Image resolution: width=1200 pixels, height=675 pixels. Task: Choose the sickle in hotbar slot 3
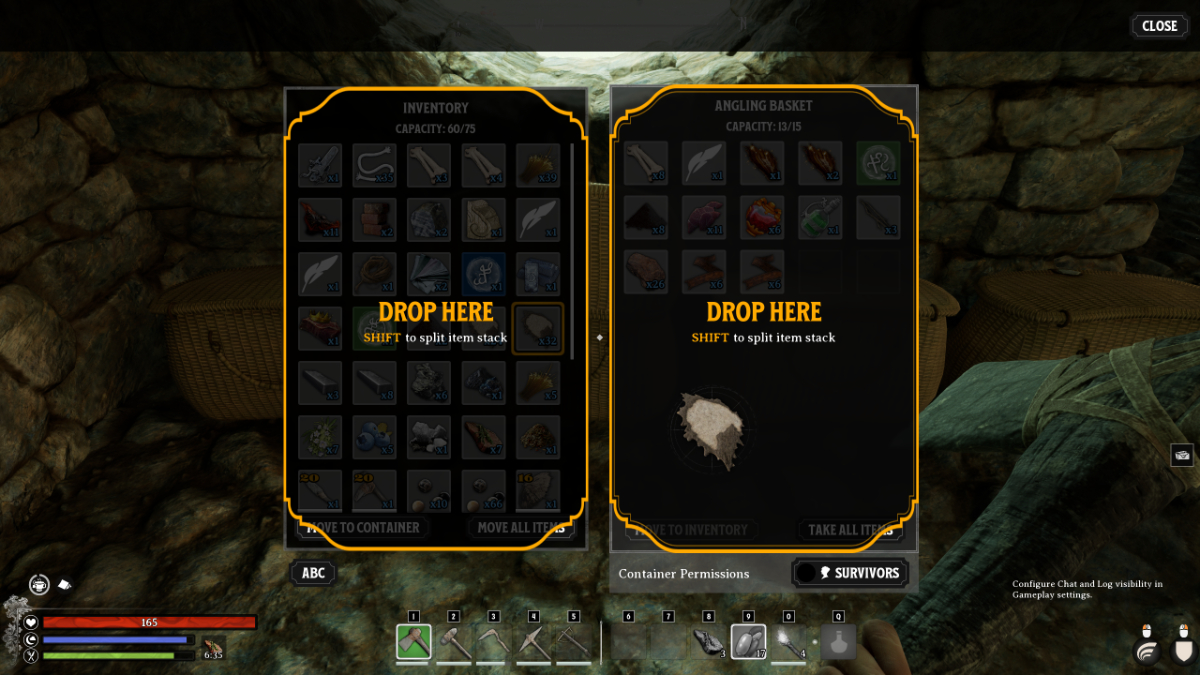pyautogui.click(x=494, y=642)
